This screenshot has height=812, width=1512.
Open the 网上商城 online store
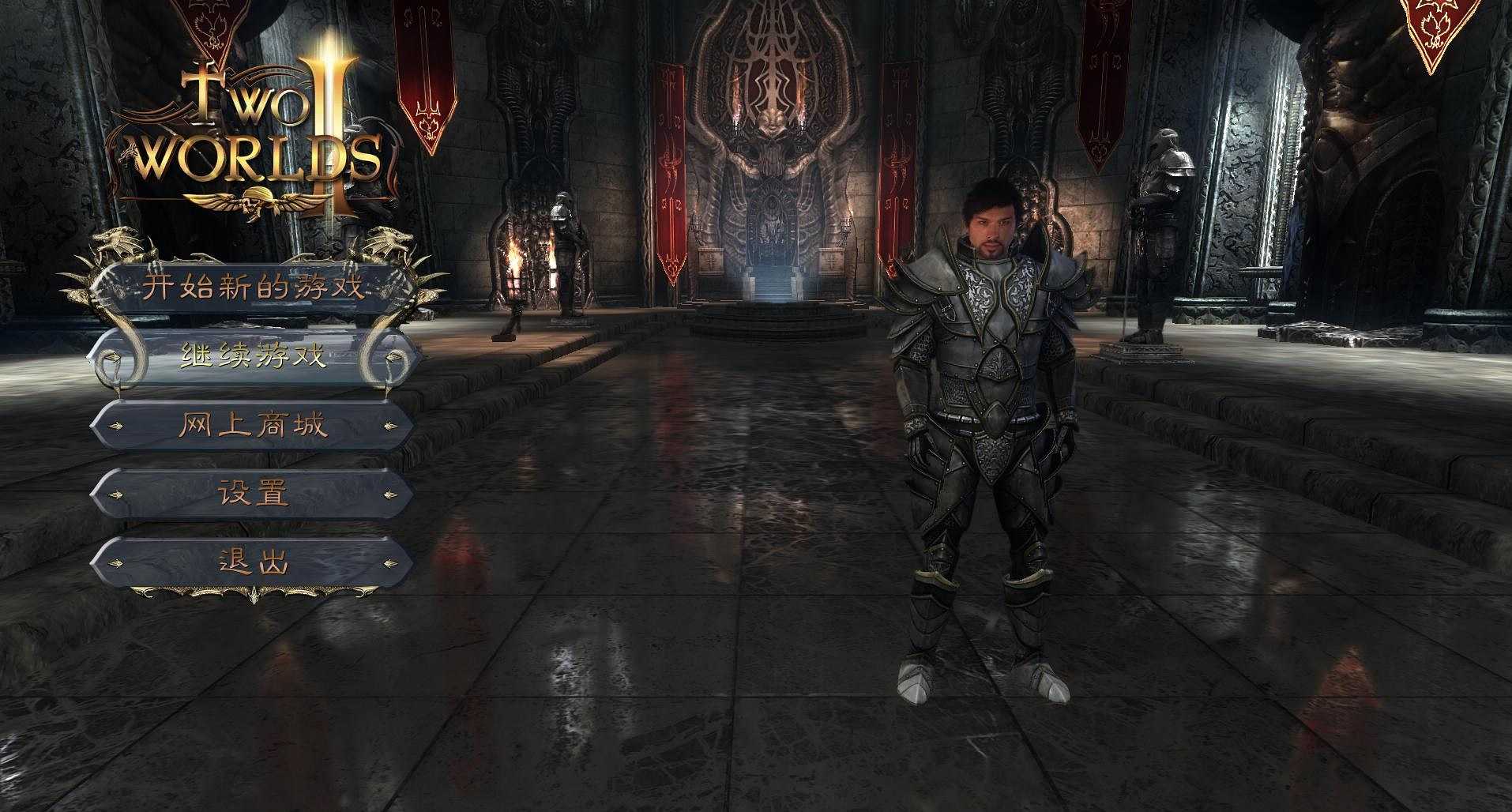tap(253, 426)
